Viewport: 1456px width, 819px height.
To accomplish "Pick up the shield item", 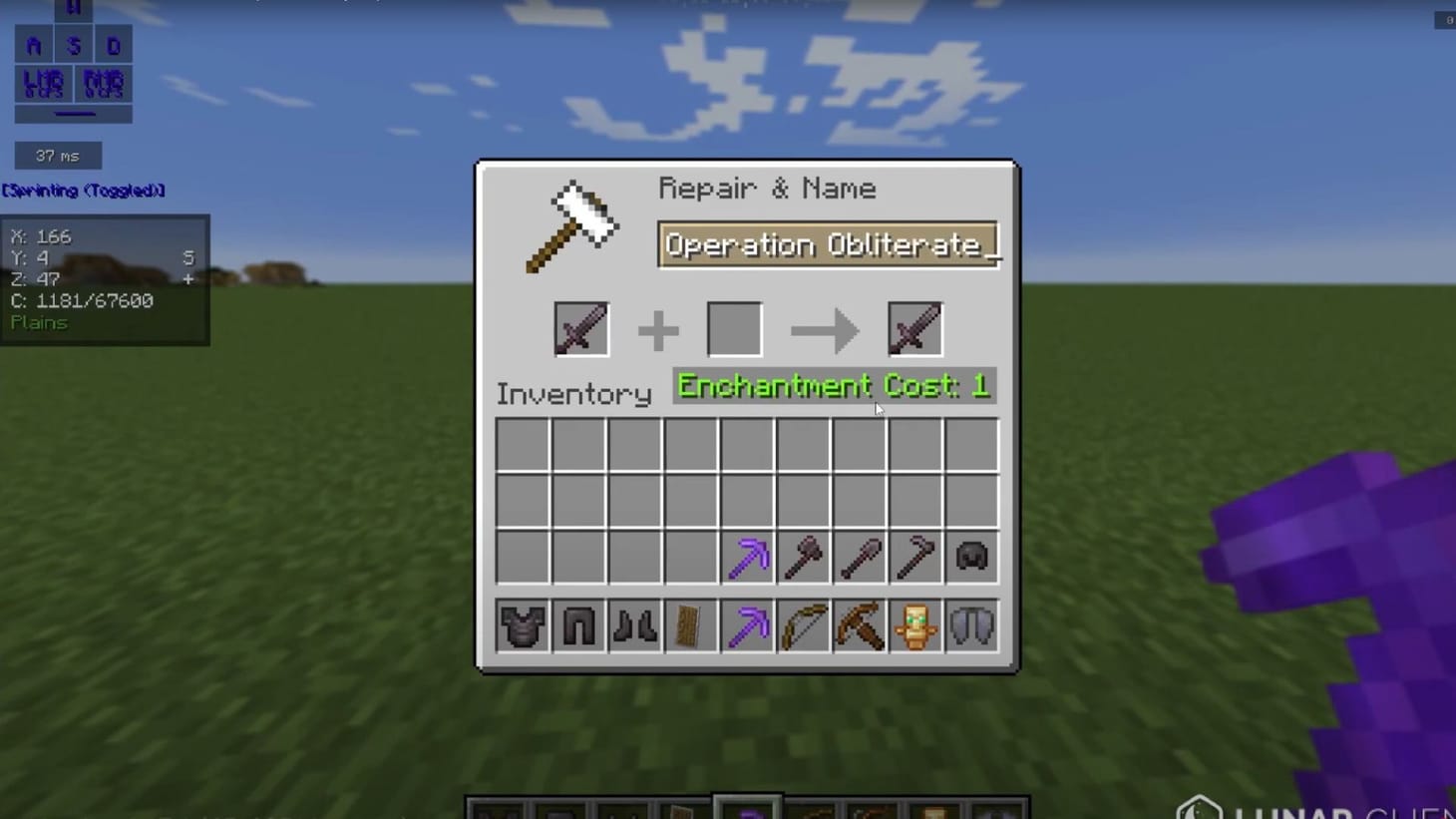I will 690,625.
